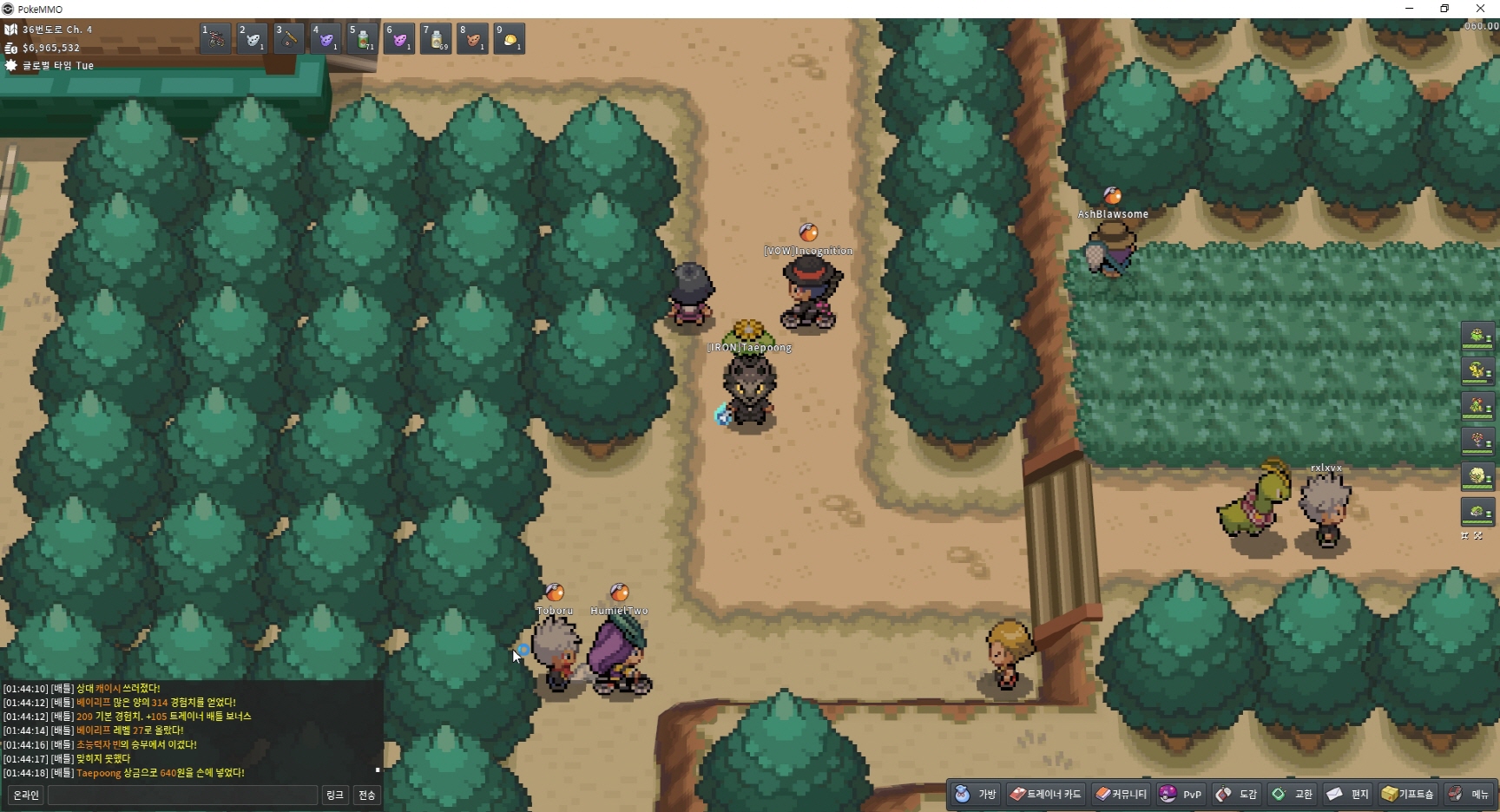
Task: Open the 기프트숍 gift shop
Action: 1408,794
